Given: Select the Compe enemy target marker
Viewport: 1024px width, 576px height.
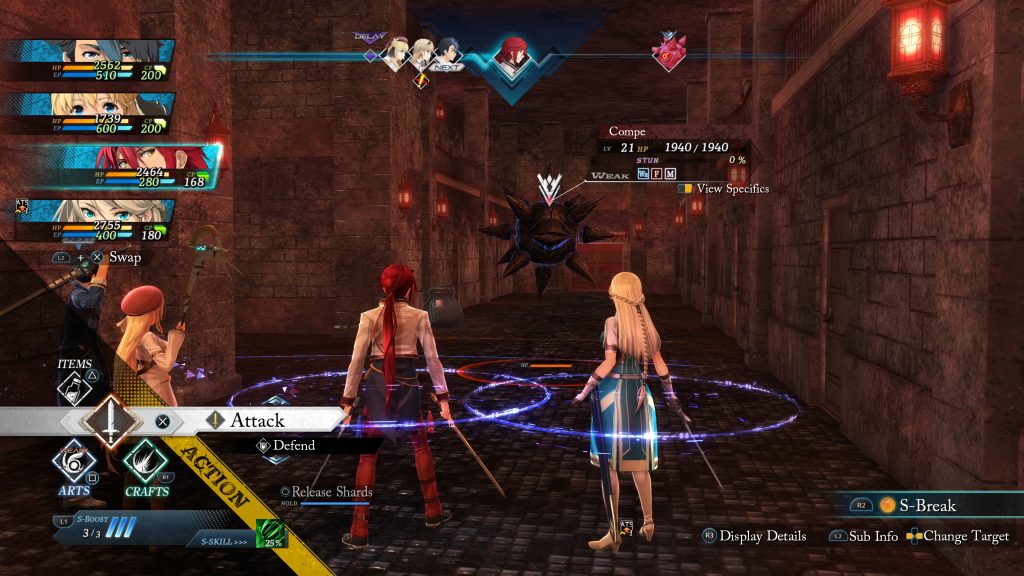Looking at the screenshot, I should coord(547,187).
